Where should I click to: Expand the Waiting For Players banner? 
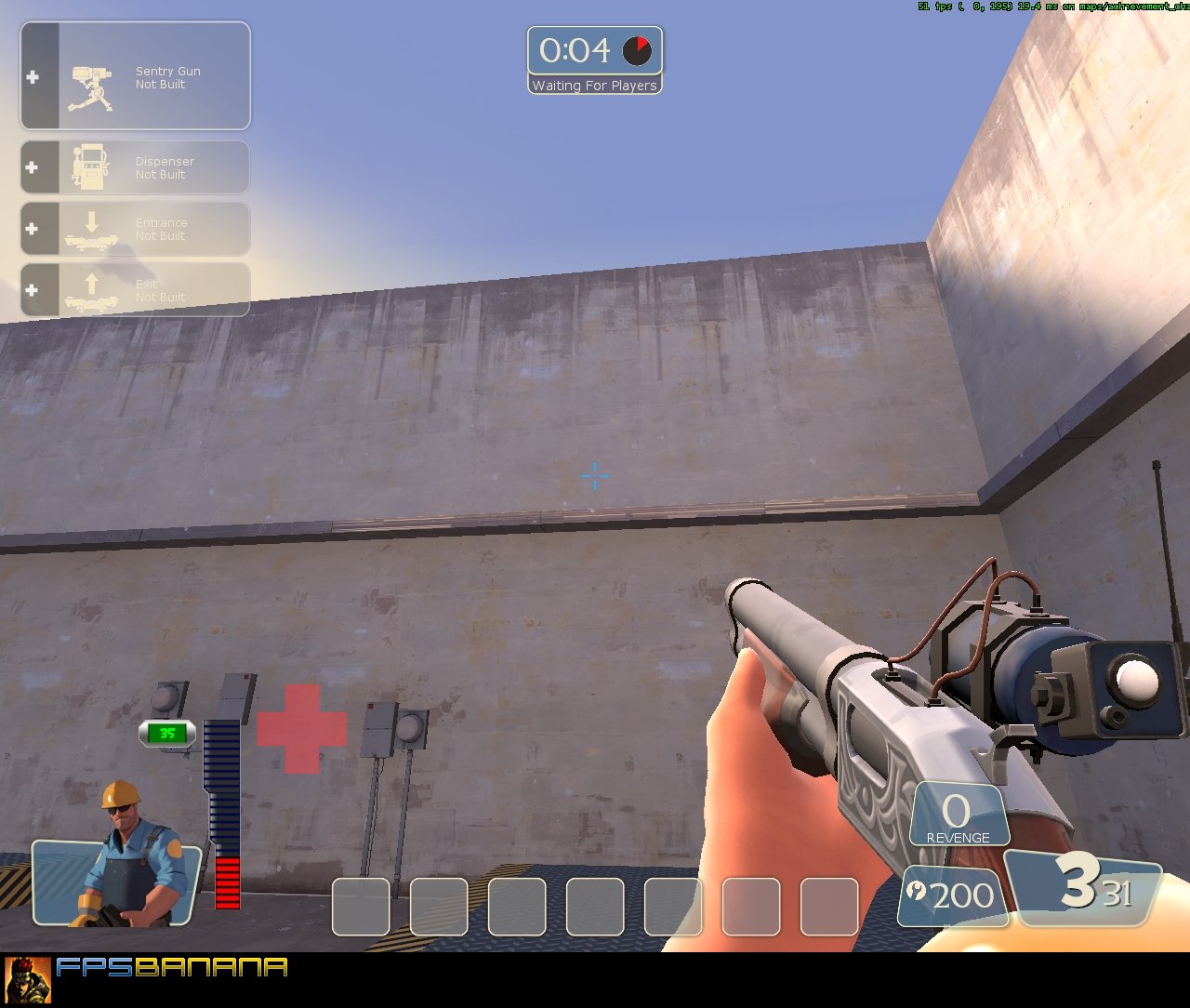[x=594, y=85]
